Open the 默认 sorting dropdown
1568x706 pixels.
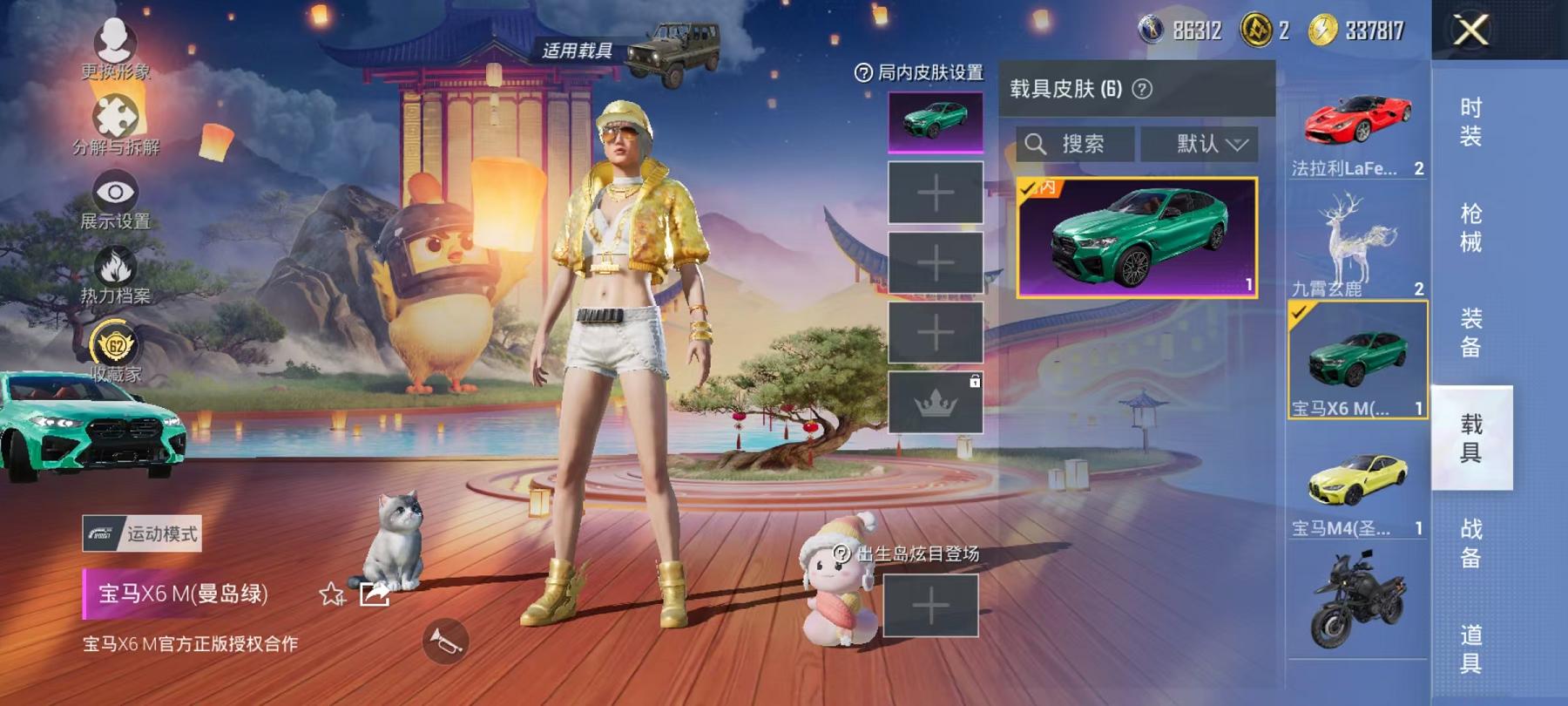[1201, 144]
